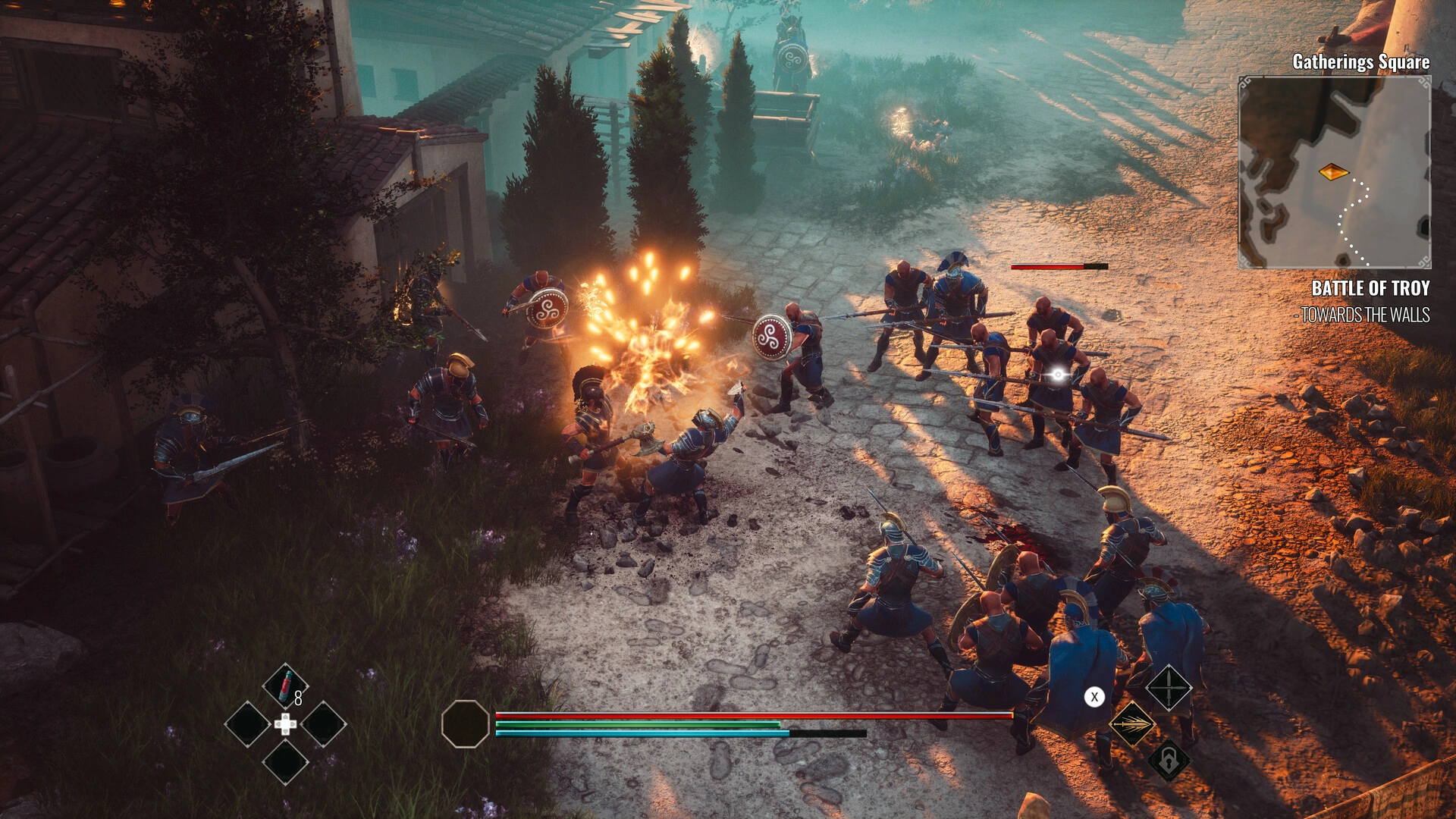Click the octagonal portrait frame
This screenshot has height=819, width=1456.
click(x=466, y=724)
